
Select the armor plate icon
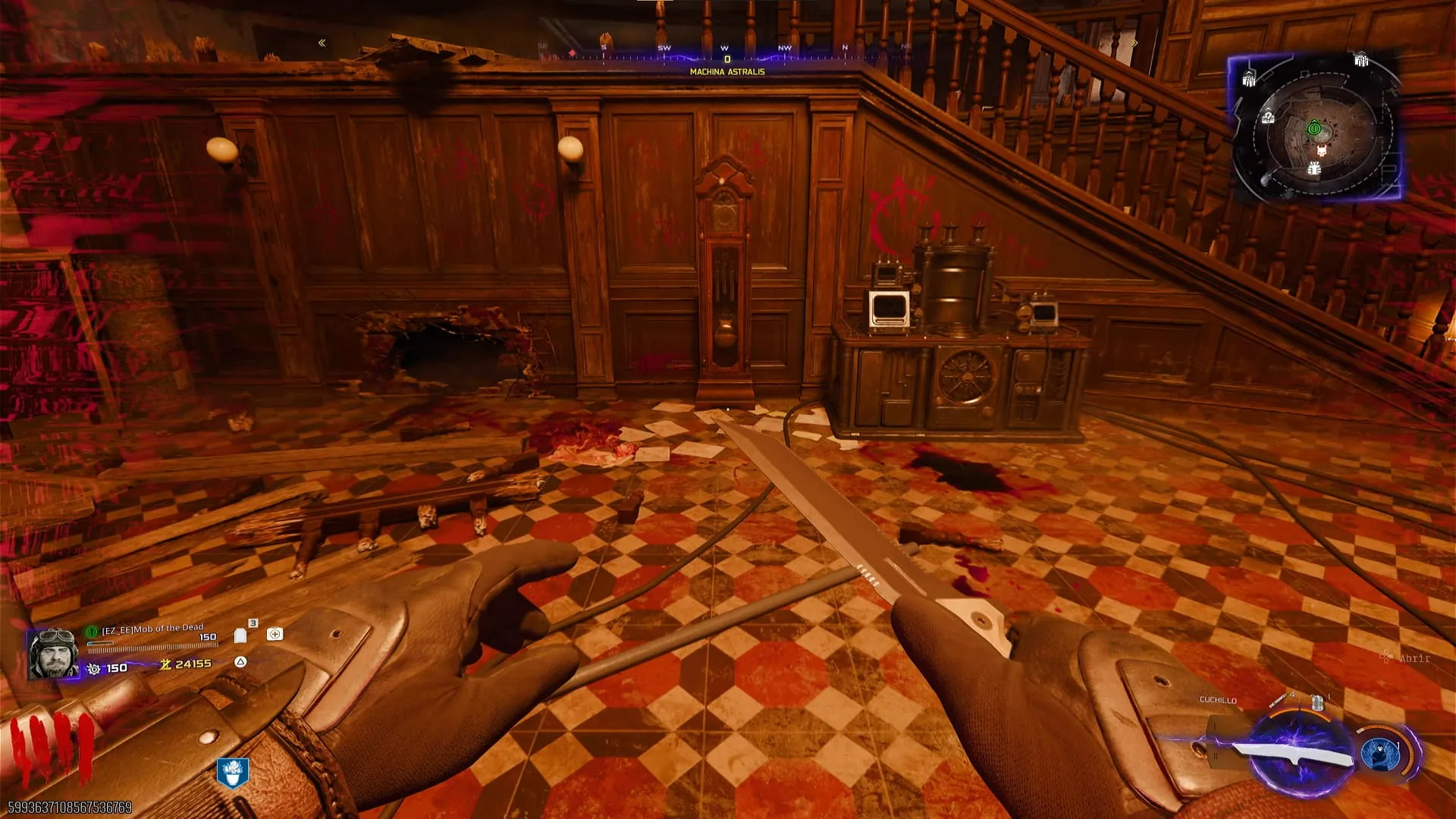tap(240, 635)
